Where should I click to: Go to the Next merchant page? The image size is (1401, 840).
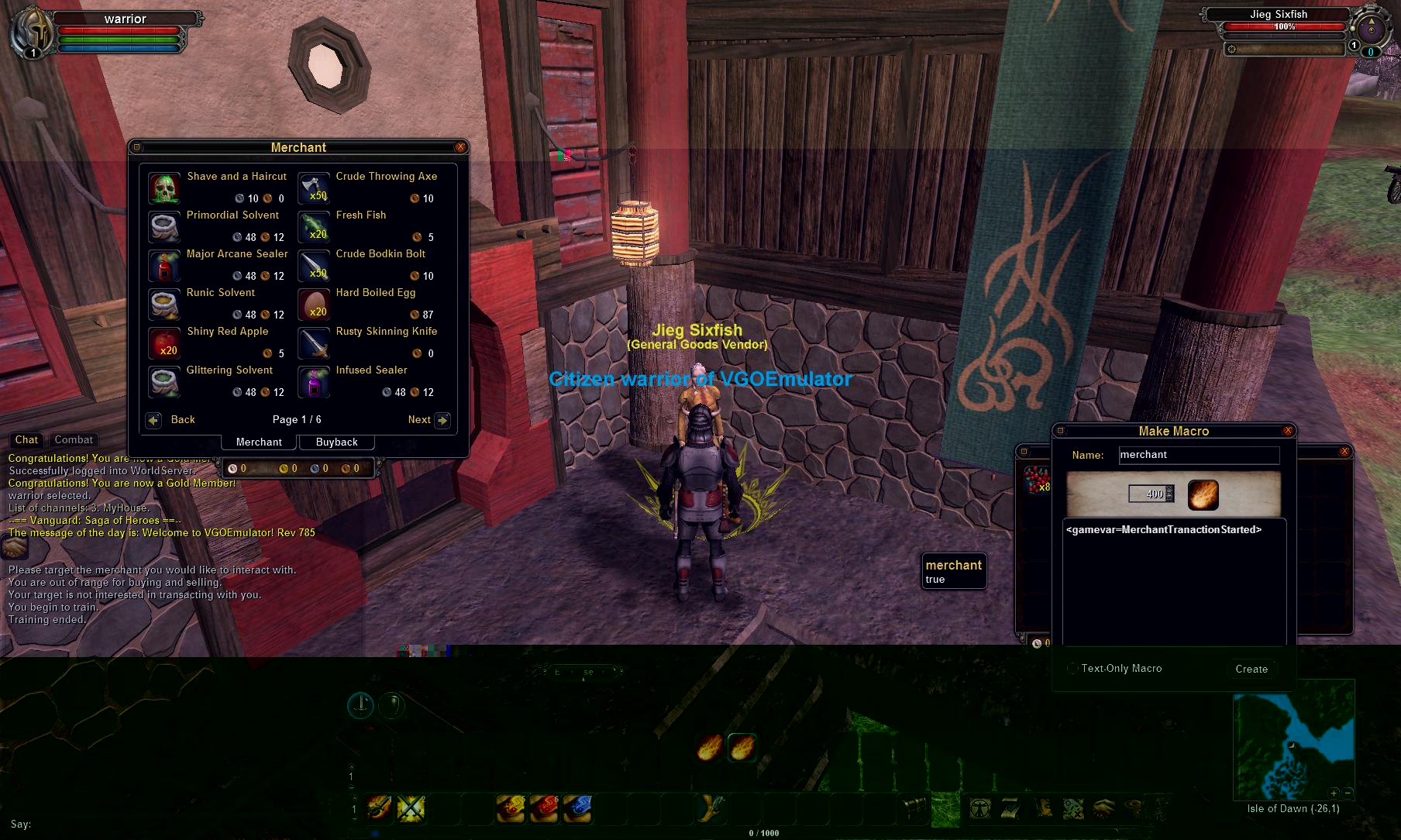point(442,420)
